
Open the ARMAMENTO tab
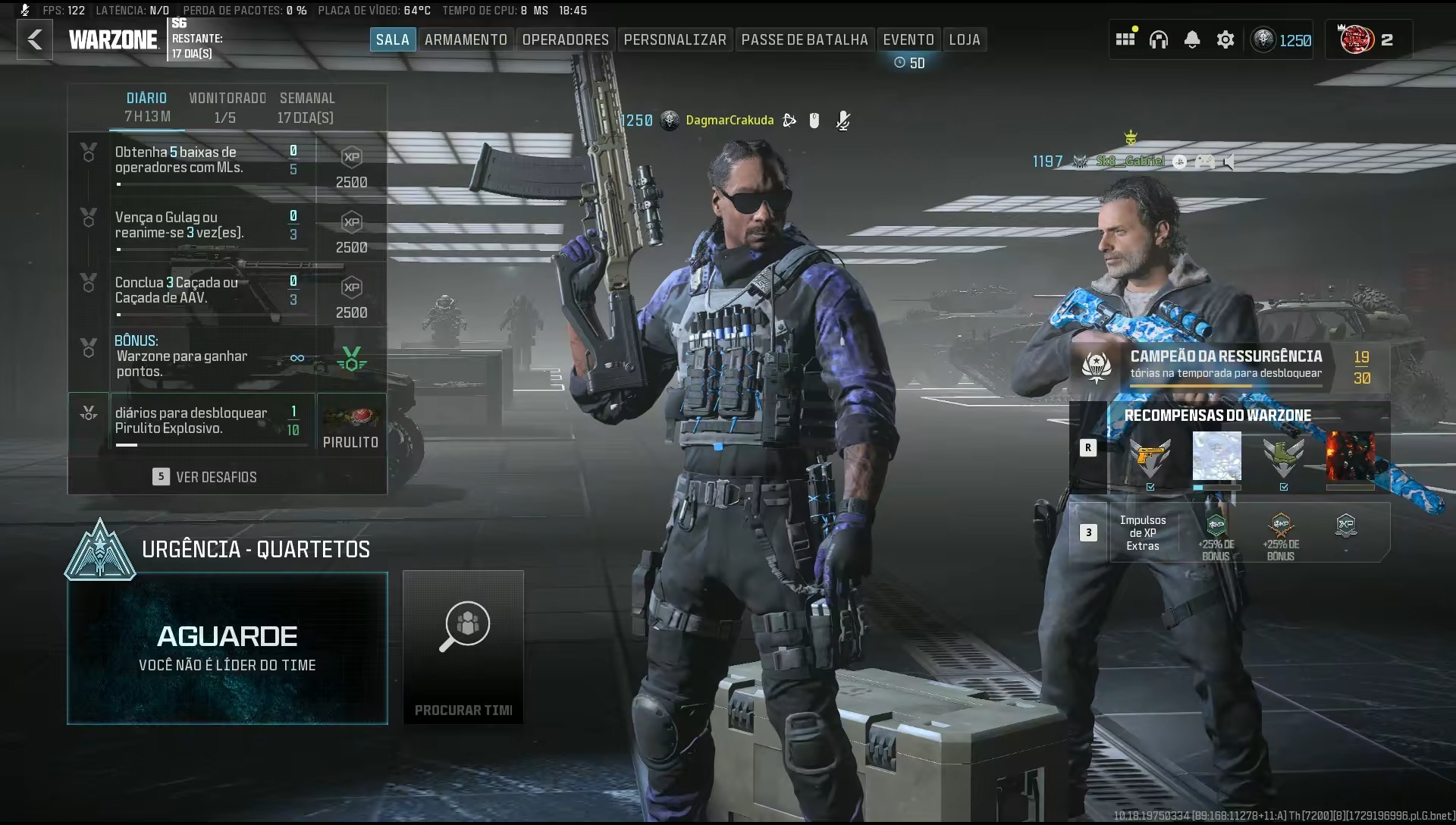click(466, 39)
